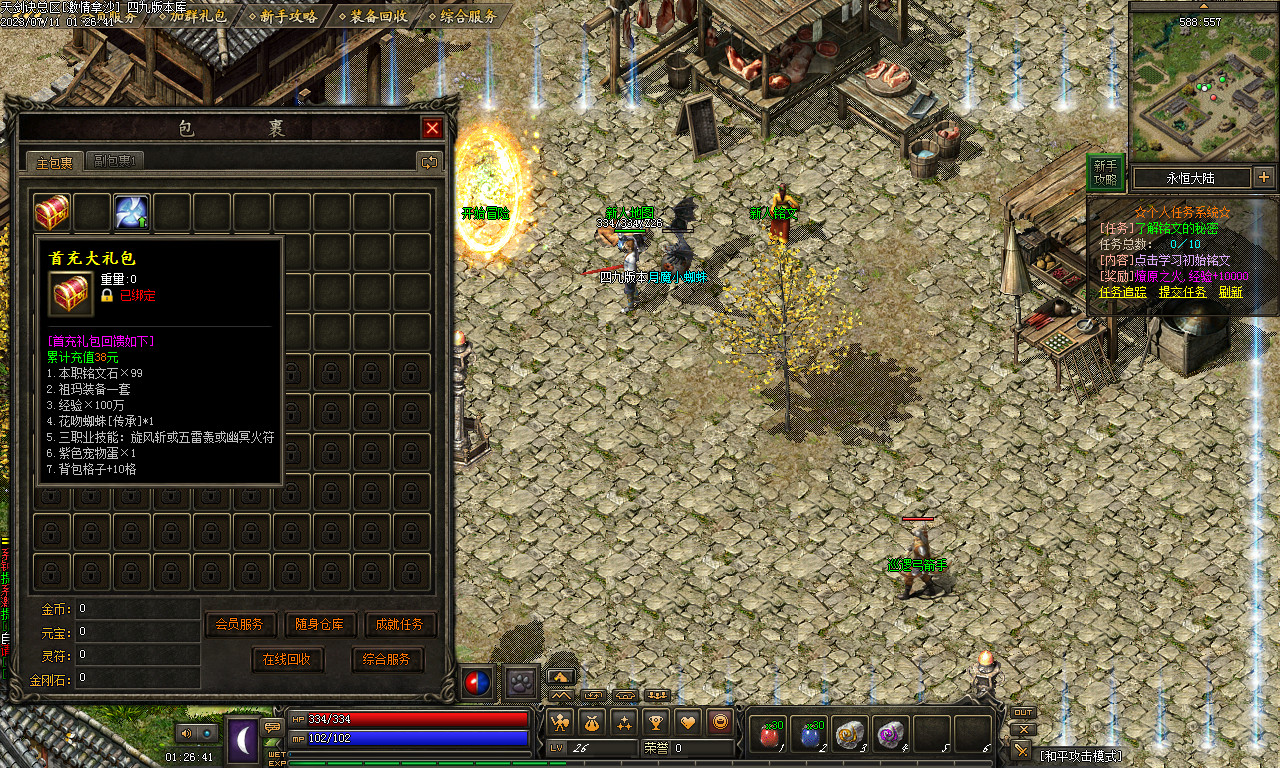
Task: Close the 包裹 inventory window
Action: pos(432,128)
